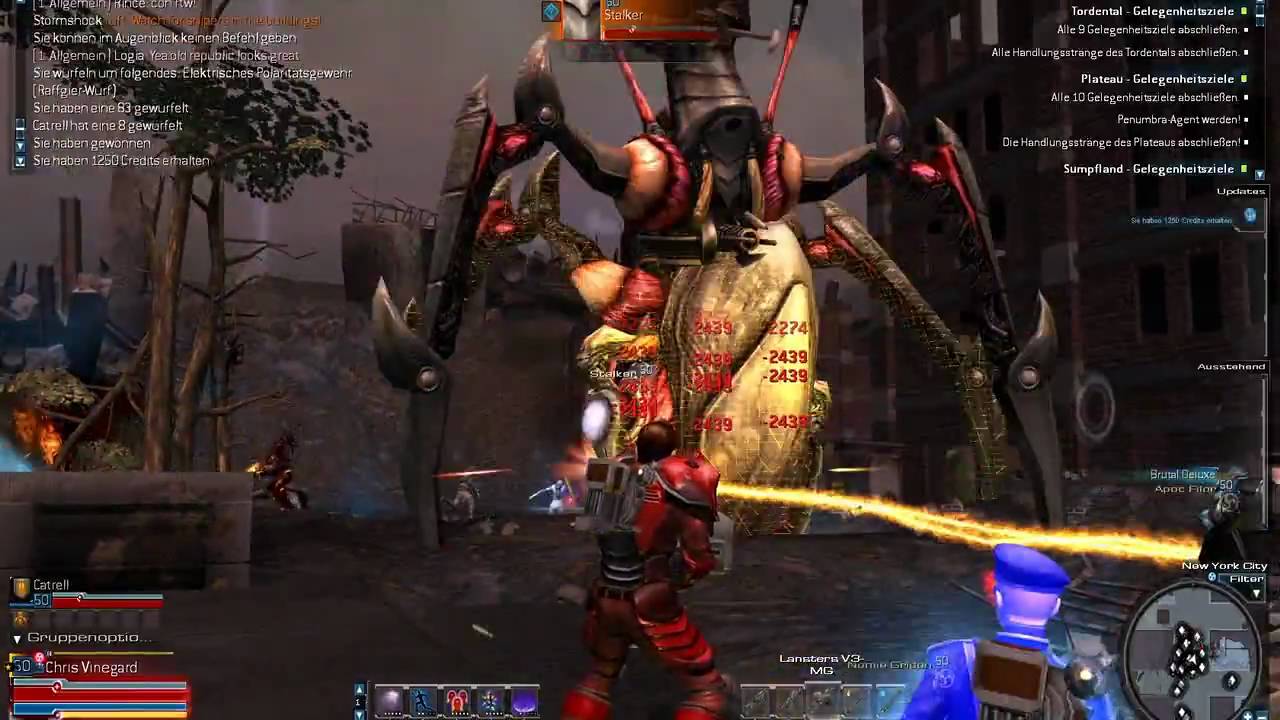
Task: Open the Tordental - Gelegenheitsziele objective
Action: pos(1152,11)
